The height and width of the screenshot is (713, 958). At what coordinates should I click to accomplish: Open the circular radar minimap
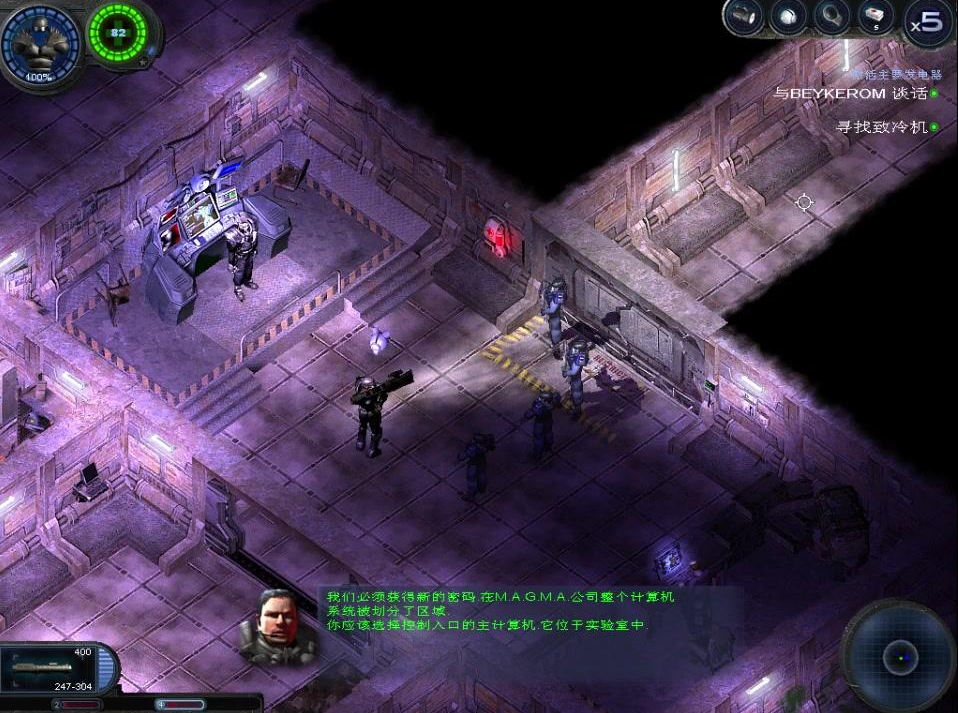898,656
